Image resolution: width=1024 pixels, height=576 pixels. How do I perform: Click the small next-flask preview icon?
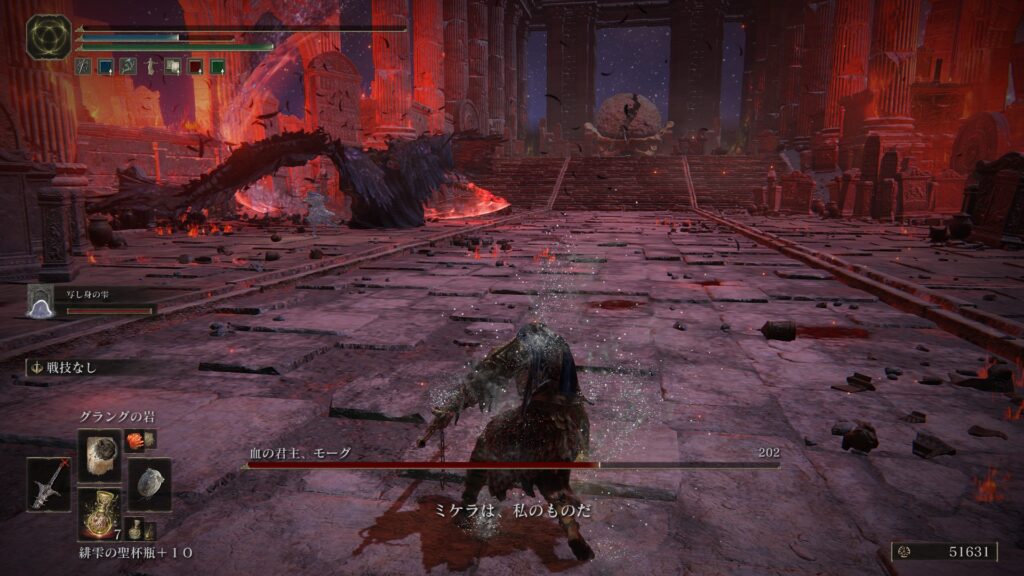(x=135, y=530)
